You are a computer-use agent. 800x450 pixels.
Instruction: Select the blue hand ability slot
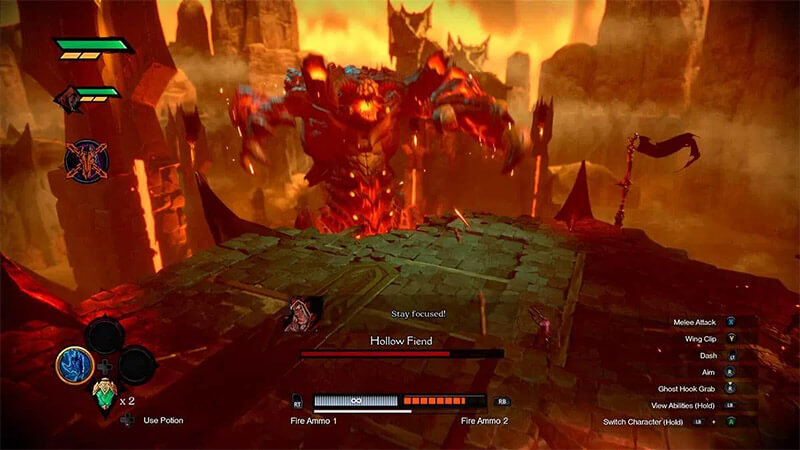pos(75,365)
